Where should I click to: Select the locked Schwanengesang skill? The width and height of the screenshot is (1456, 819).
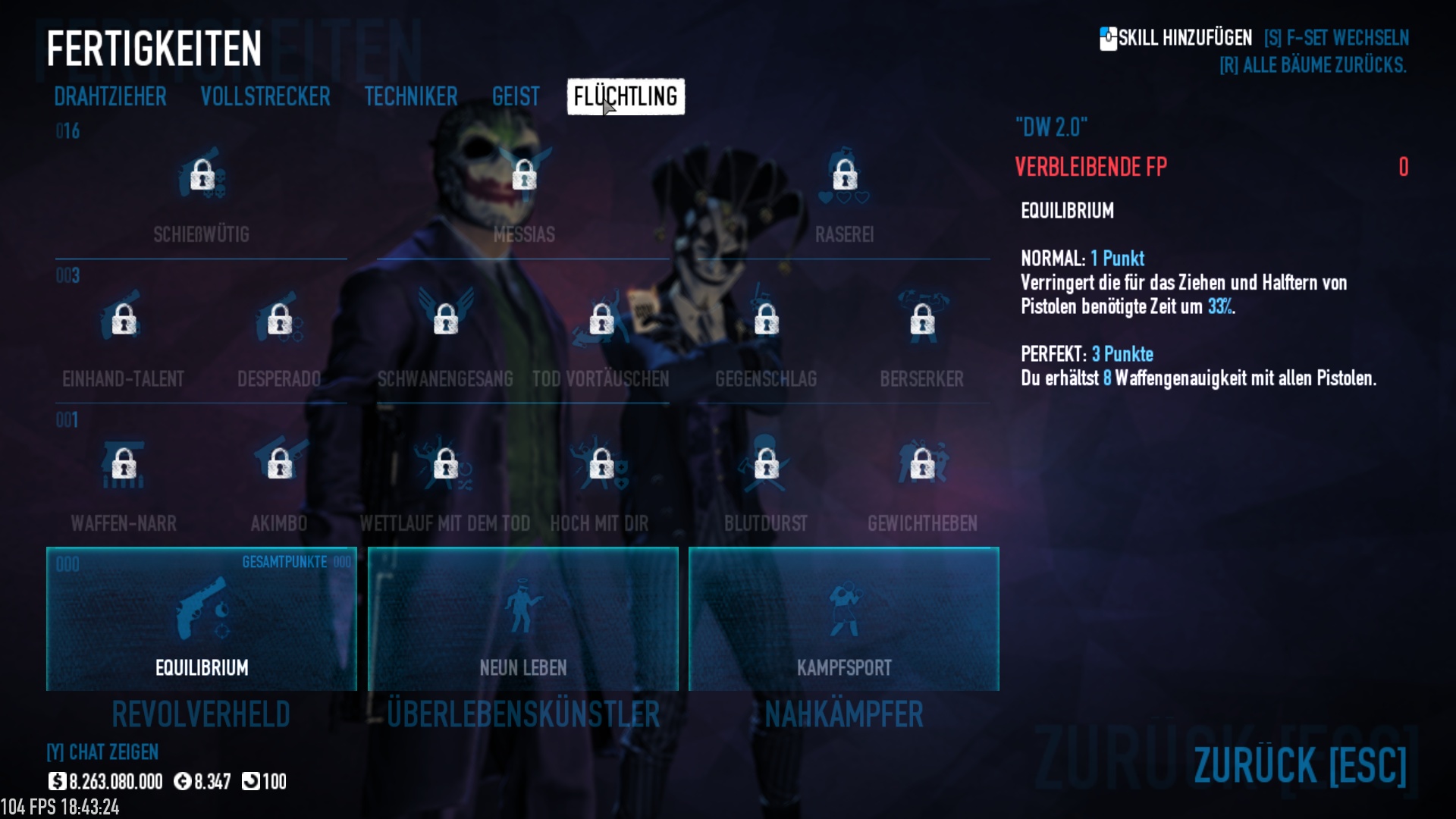(x=446, y=320)
